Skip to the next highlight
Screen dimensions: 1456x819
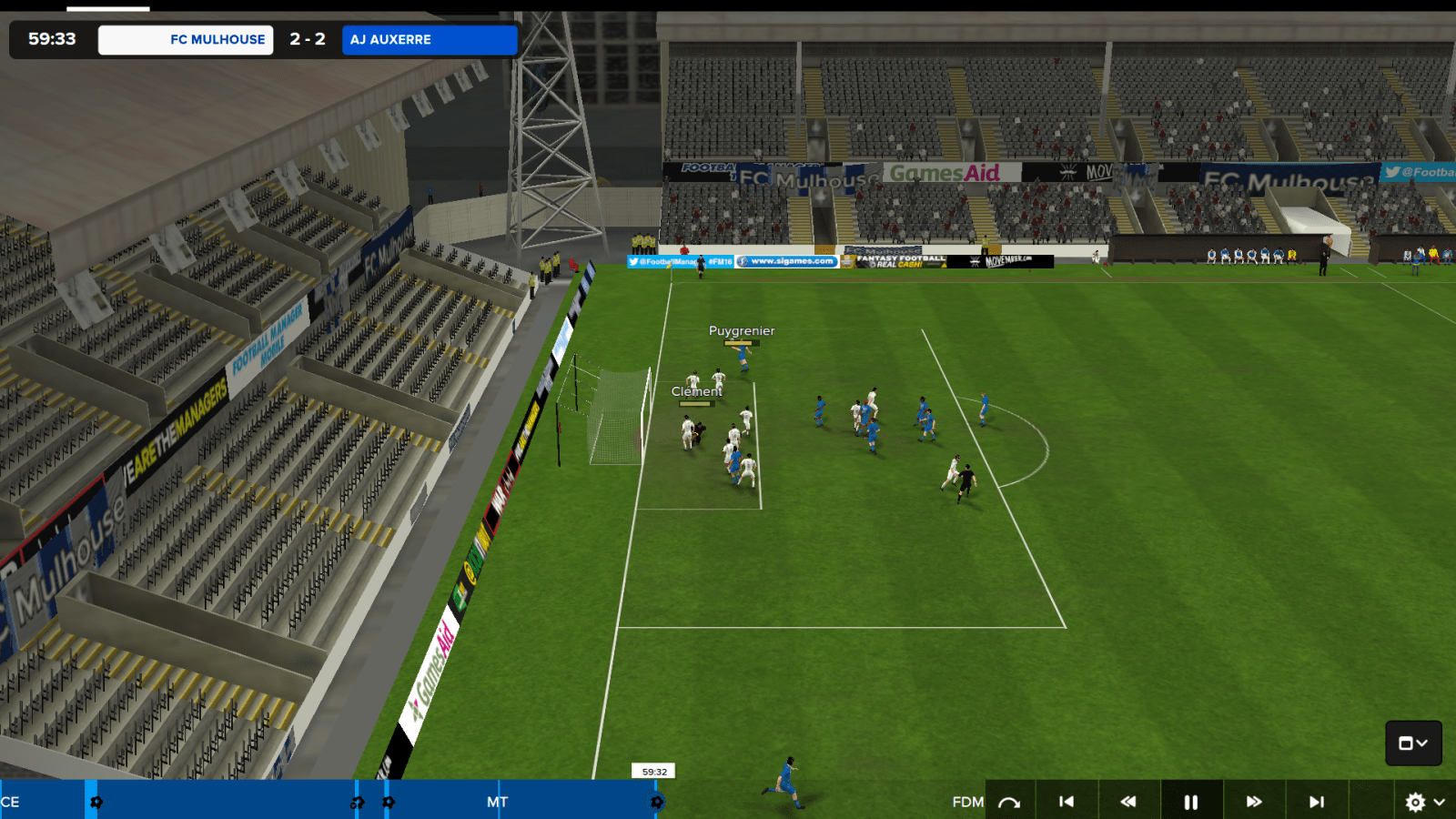(1315, 802)
